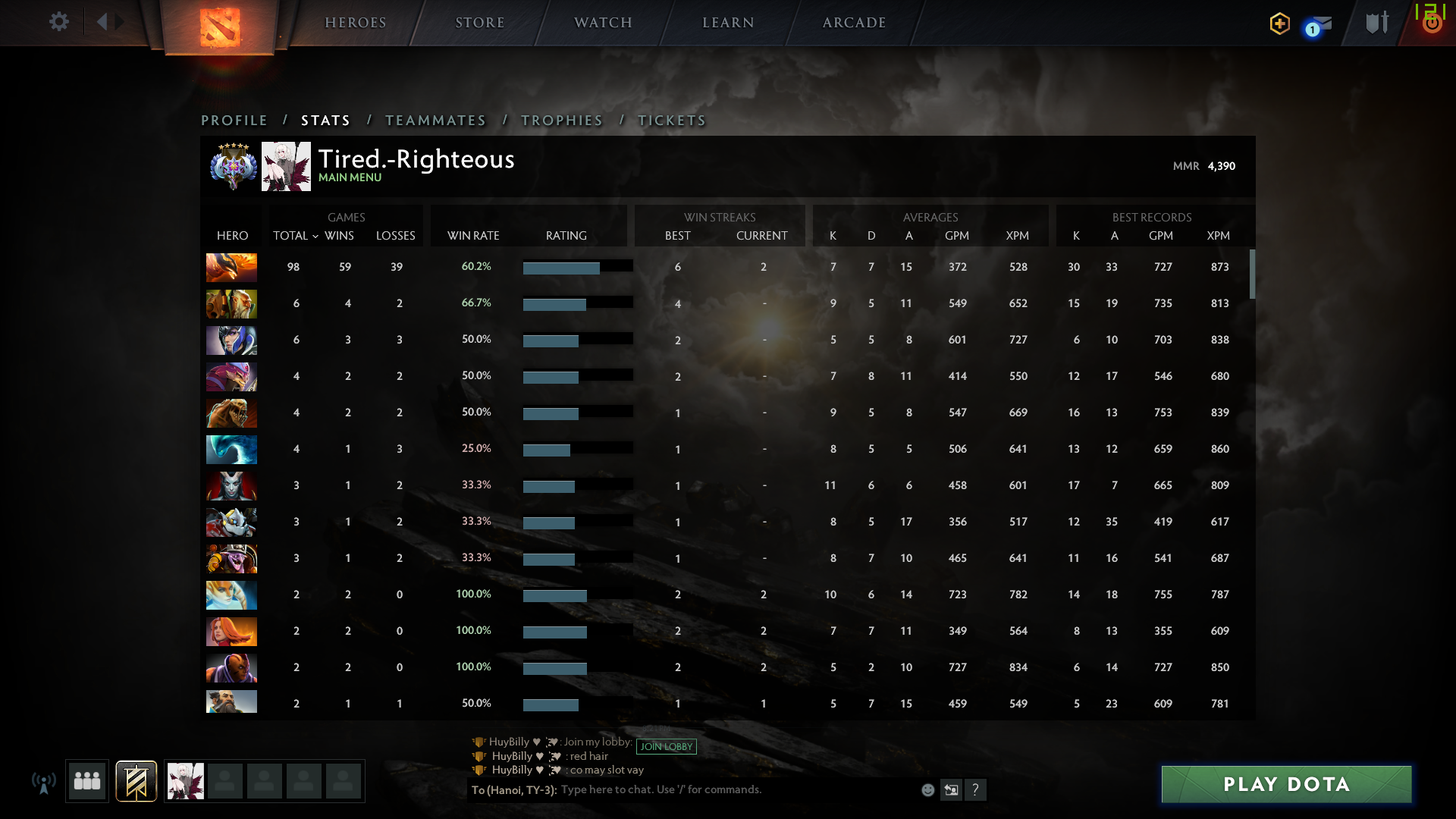Open party finder three-people icon
This screenshot has height=819, width=1456.
[86, 780]
